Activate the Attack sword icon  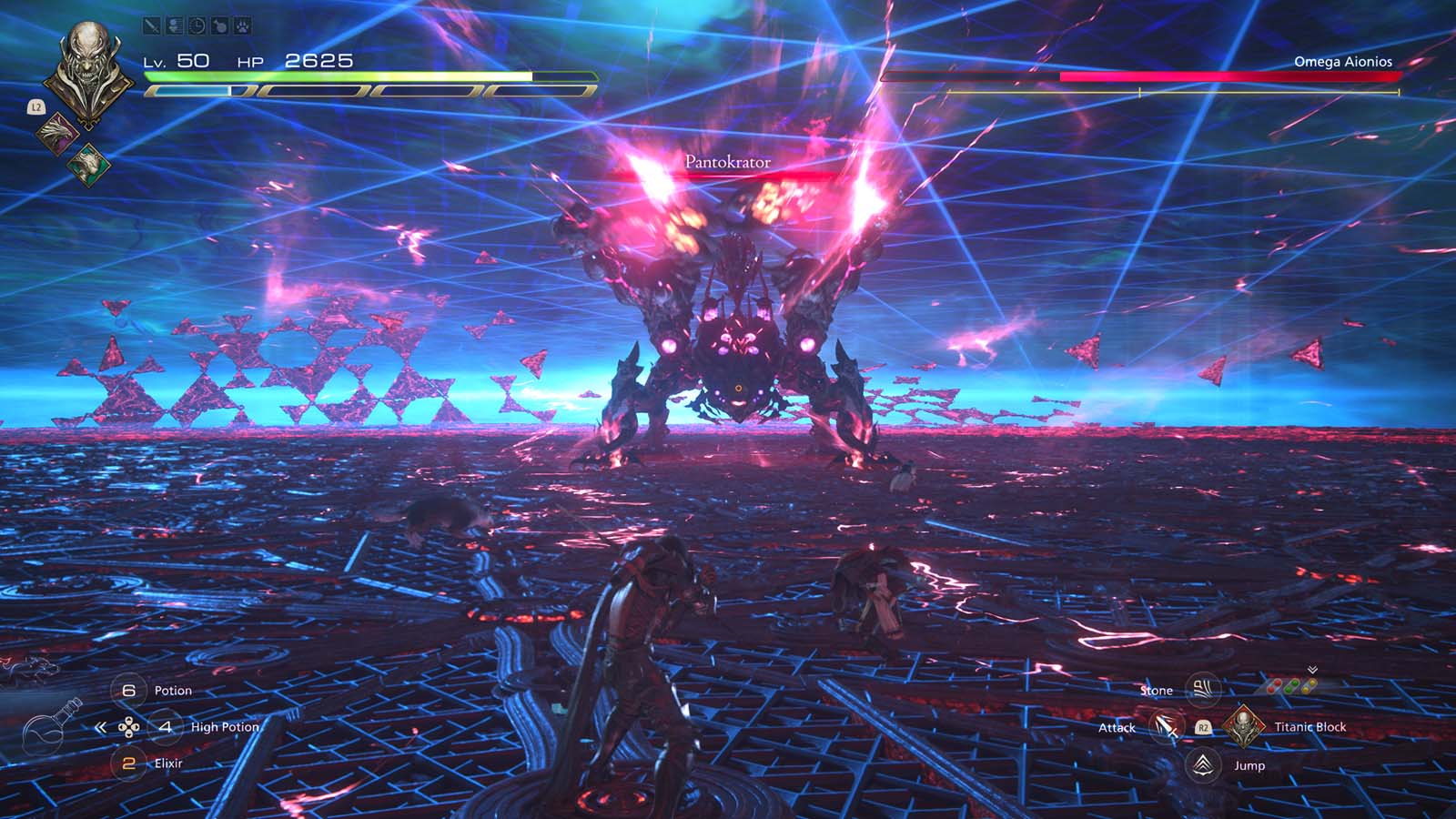(1165, 727)
